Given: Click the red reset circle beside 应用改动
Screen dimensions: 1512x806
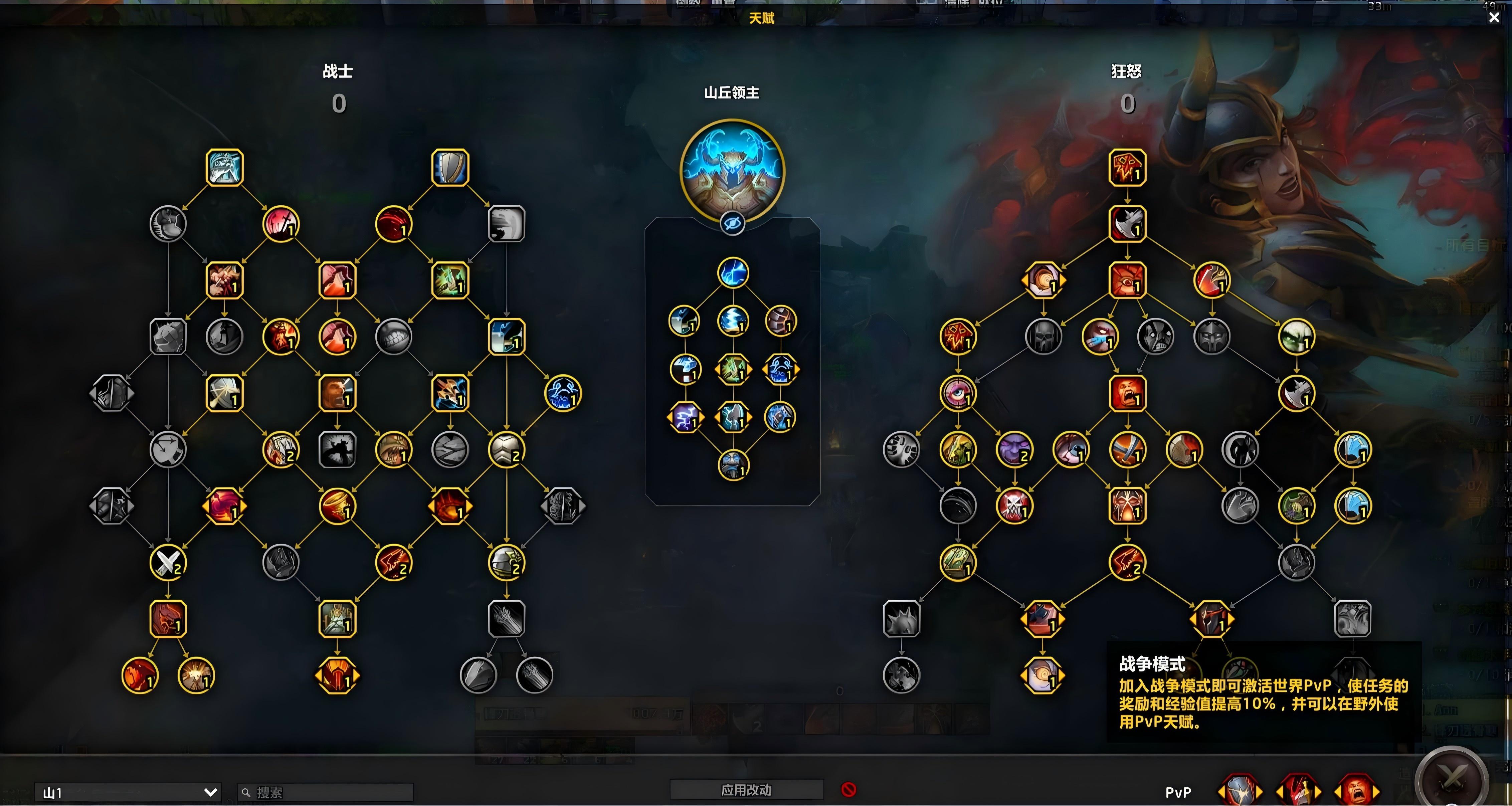Looking at the screenshot, I should pos(848,790).
